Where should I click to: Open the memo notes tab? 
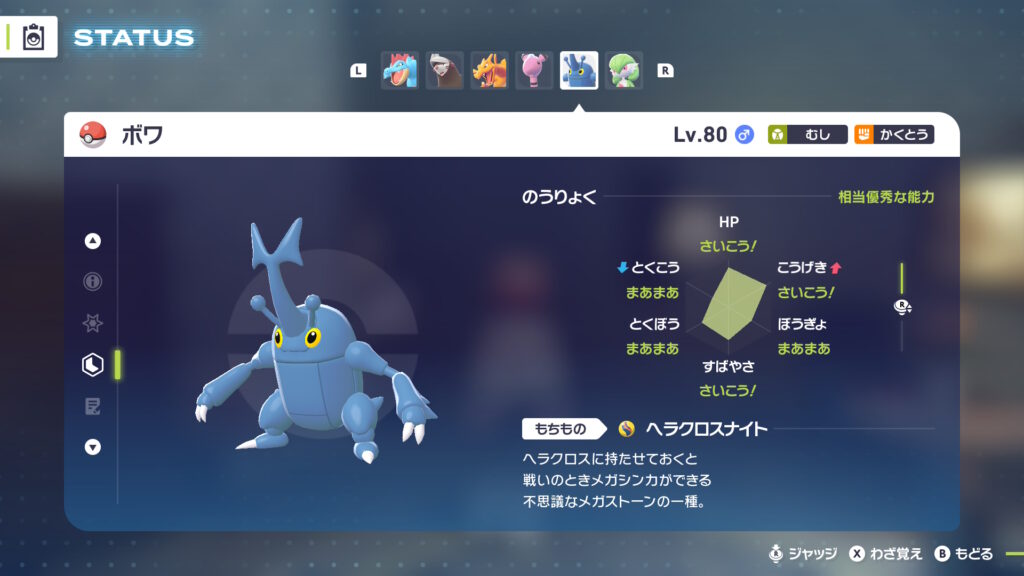click(93, 406)
